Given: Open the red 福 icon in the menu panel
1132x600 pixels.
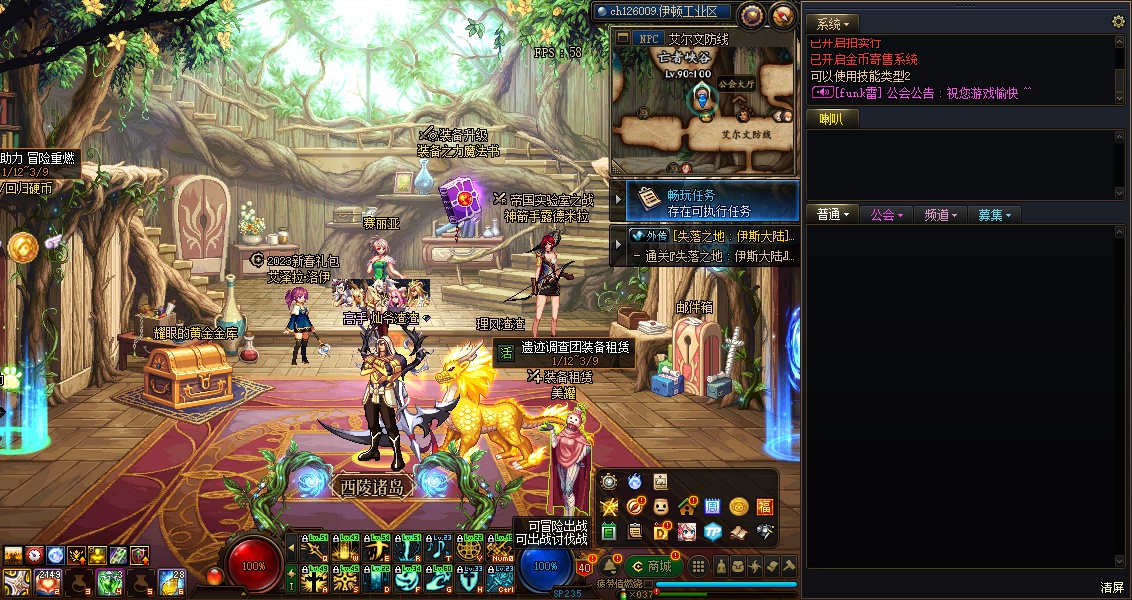Looking at the screenshot, I should (765, 506).
